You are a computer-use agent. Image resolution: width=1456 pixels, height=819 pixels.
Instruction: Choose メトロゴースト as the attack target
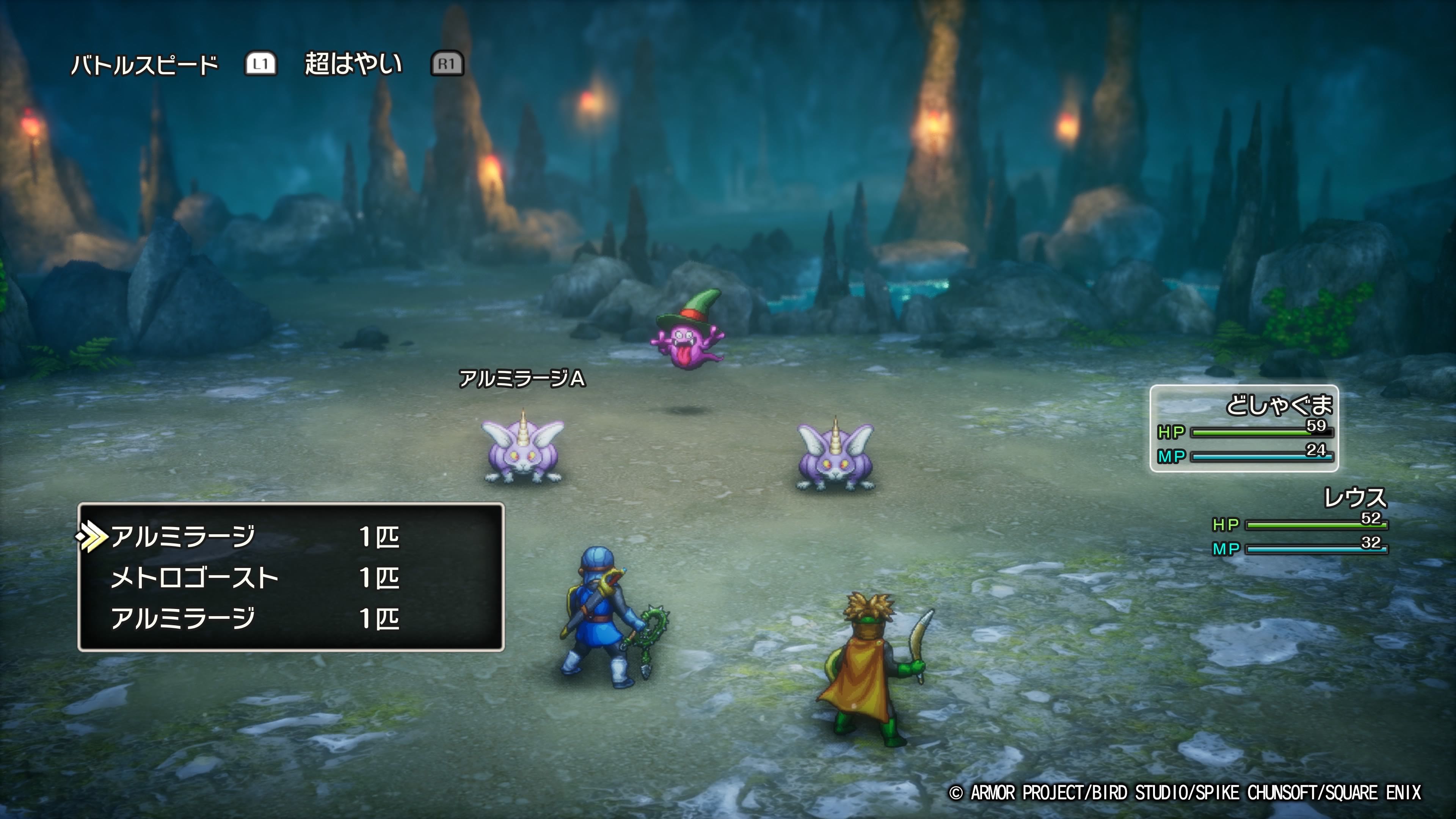[195, 577]
